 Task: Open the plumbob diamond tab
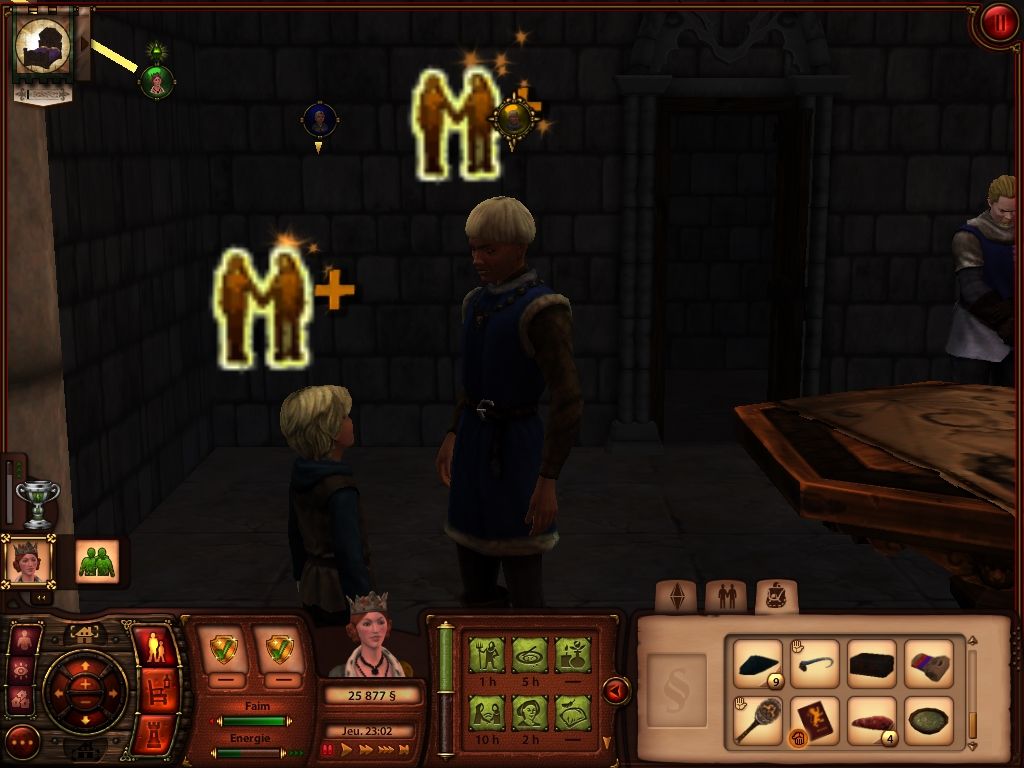(x=675, y=597)
